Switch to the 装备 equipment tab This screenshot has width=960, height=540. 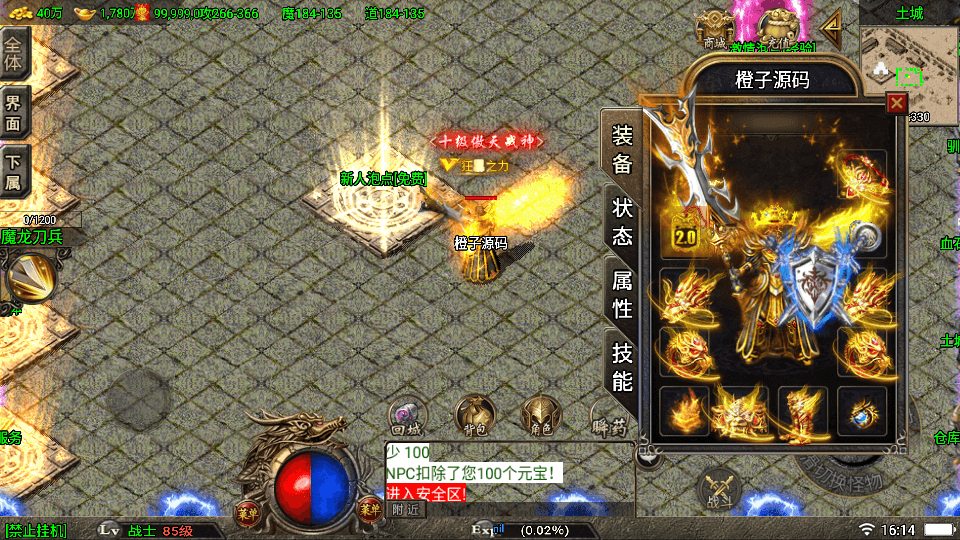coord(622,150)
